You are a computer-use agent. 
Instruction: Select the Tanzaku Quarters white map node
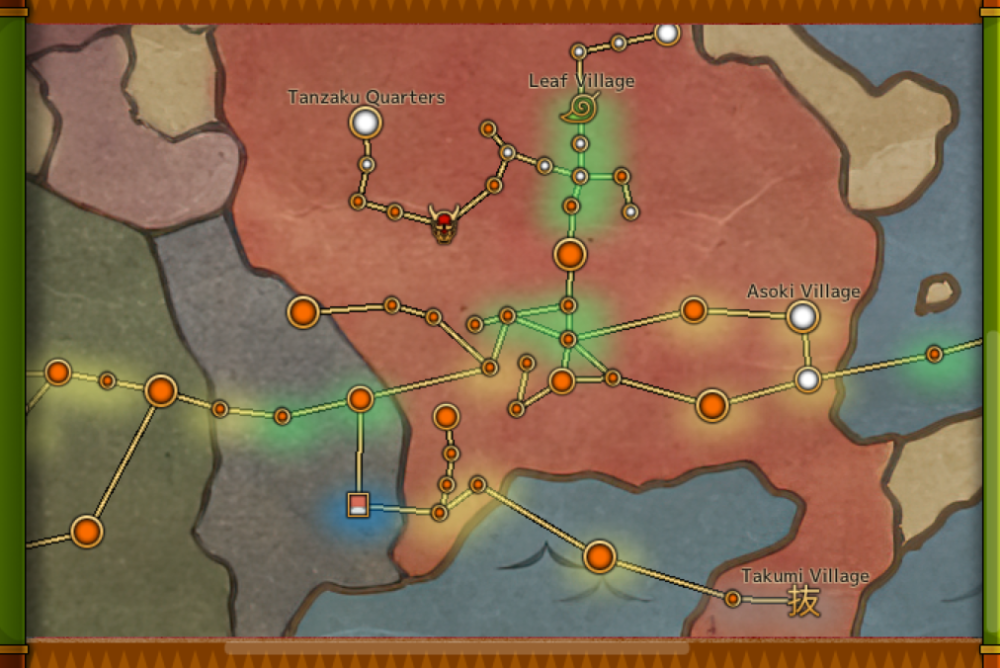pos(366,123)
